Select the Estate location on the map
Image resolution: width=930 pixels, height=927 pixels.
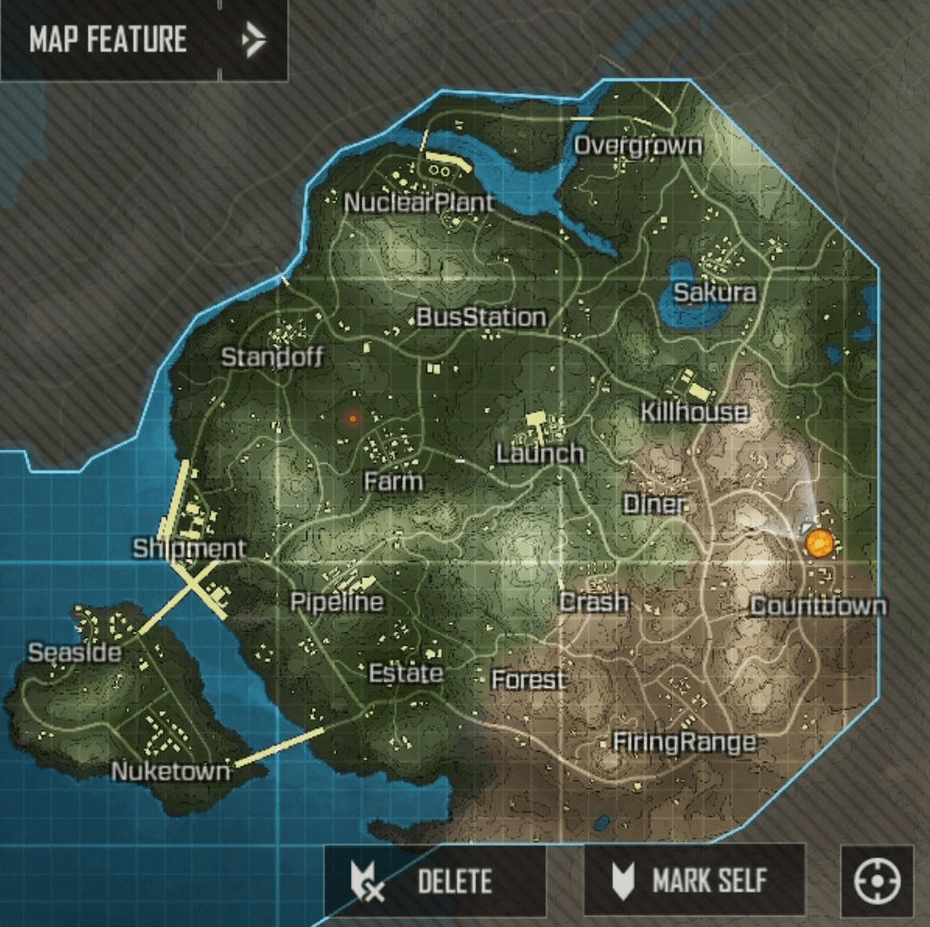(x=405, y=673)
